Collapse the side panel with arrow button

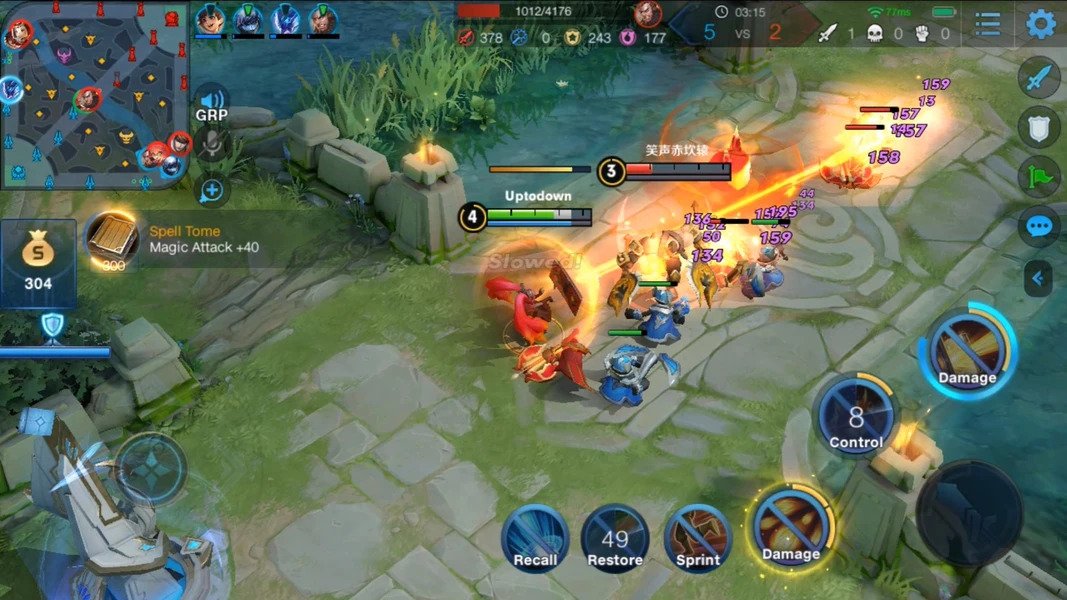point(1038,278)
